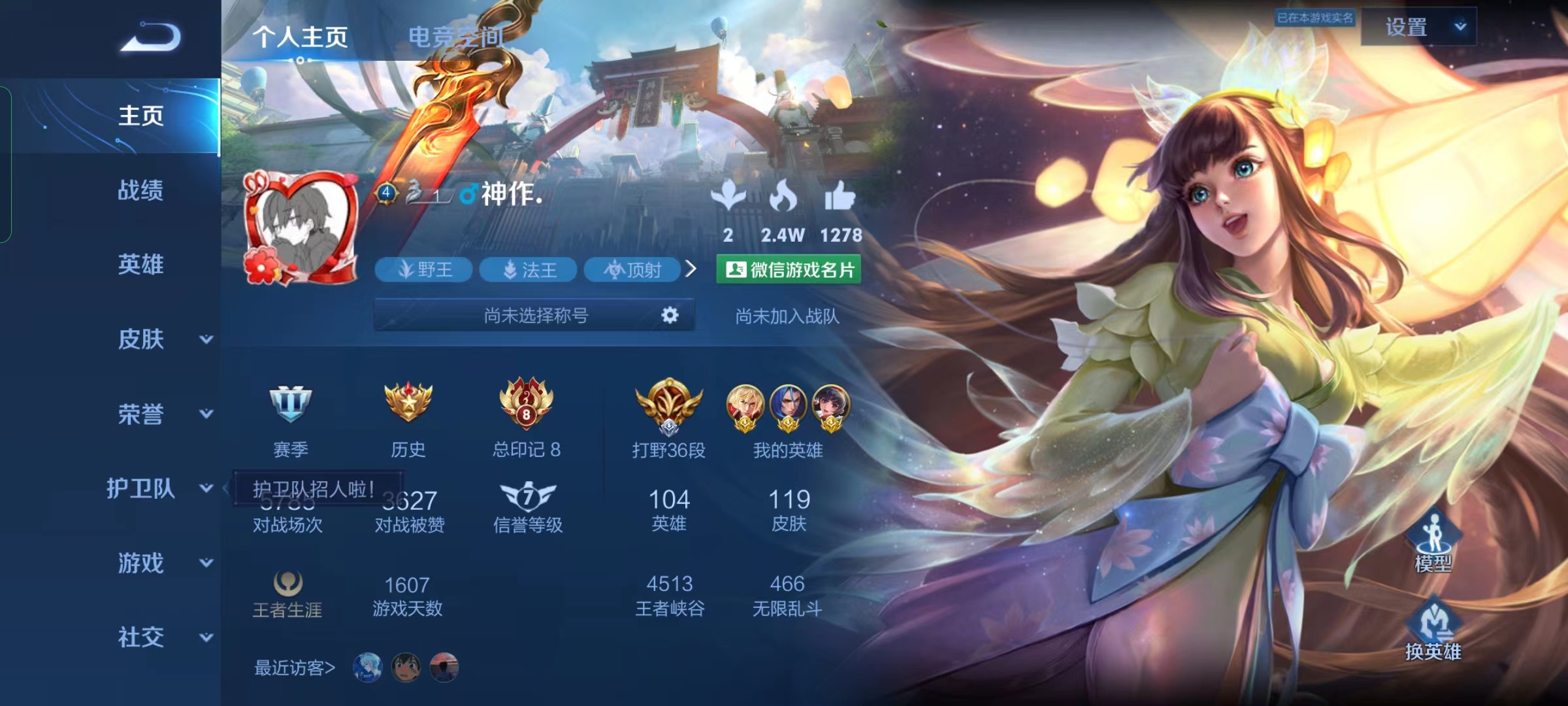Expand the 皮肤 skins menu
Viewport: 1568px width, 706px height.
click(x=163, y=339)
